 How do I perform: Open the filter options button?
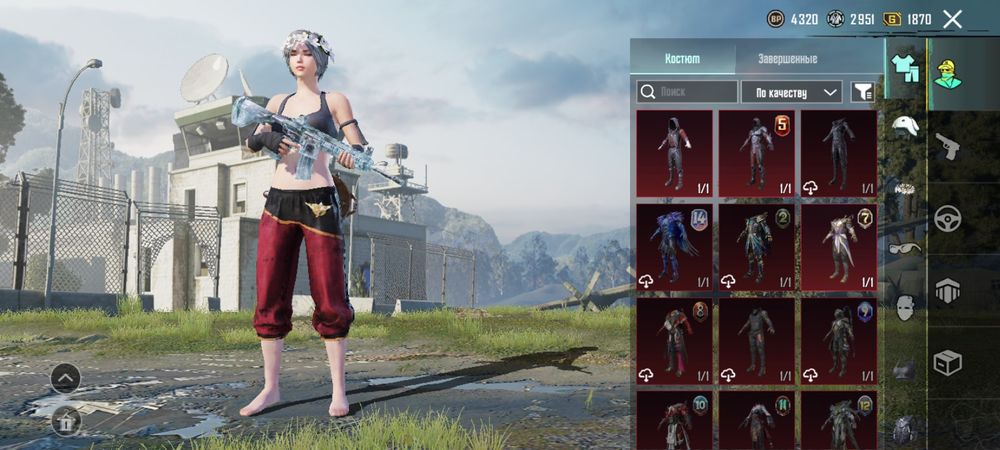[x=861, y=92]
